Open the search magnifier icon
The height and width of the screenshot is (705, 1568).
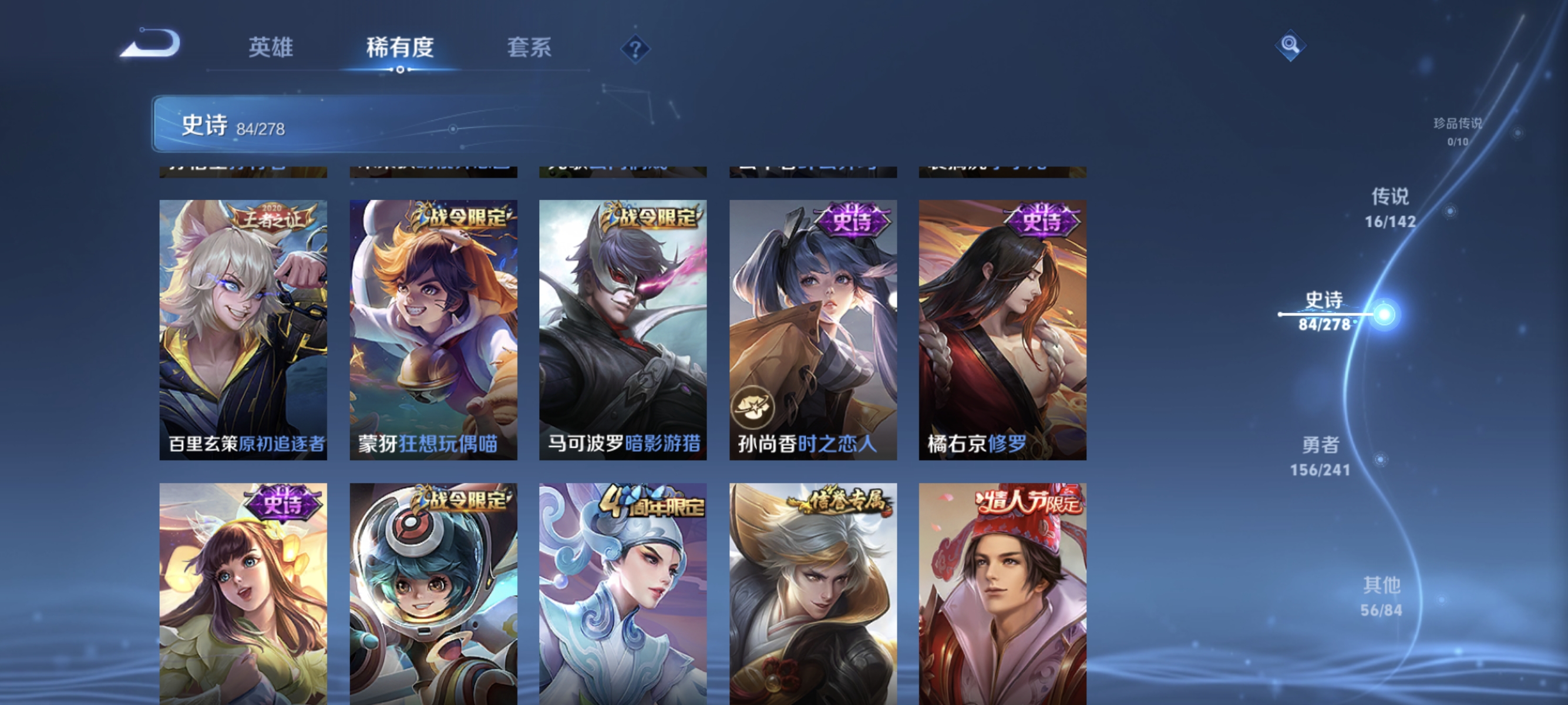coord(1291,45)
